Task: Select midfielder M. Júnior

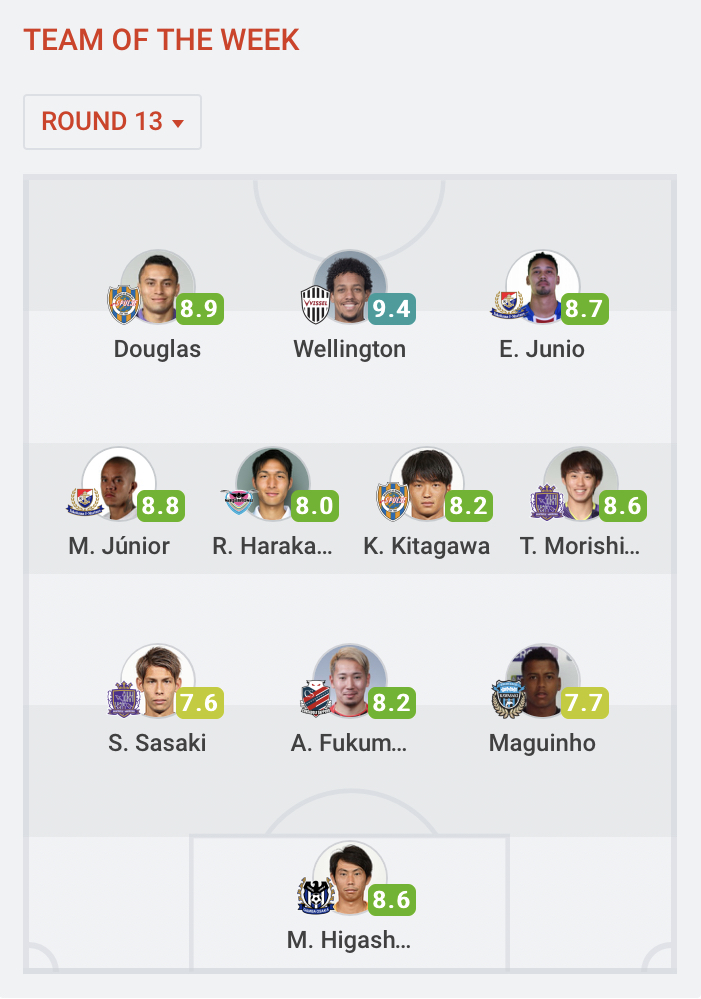Action: click(x=119, y=485)
